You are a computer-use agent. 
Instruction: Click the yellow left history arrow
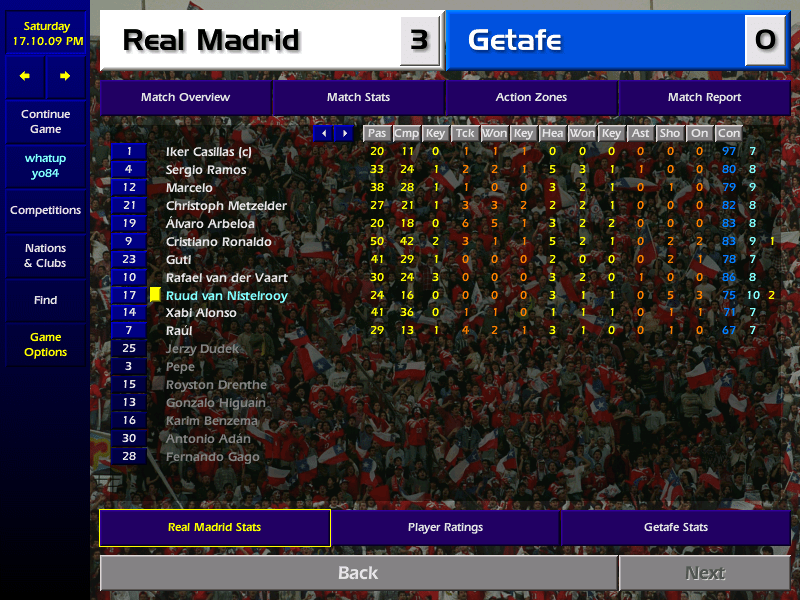click(25, 76)
